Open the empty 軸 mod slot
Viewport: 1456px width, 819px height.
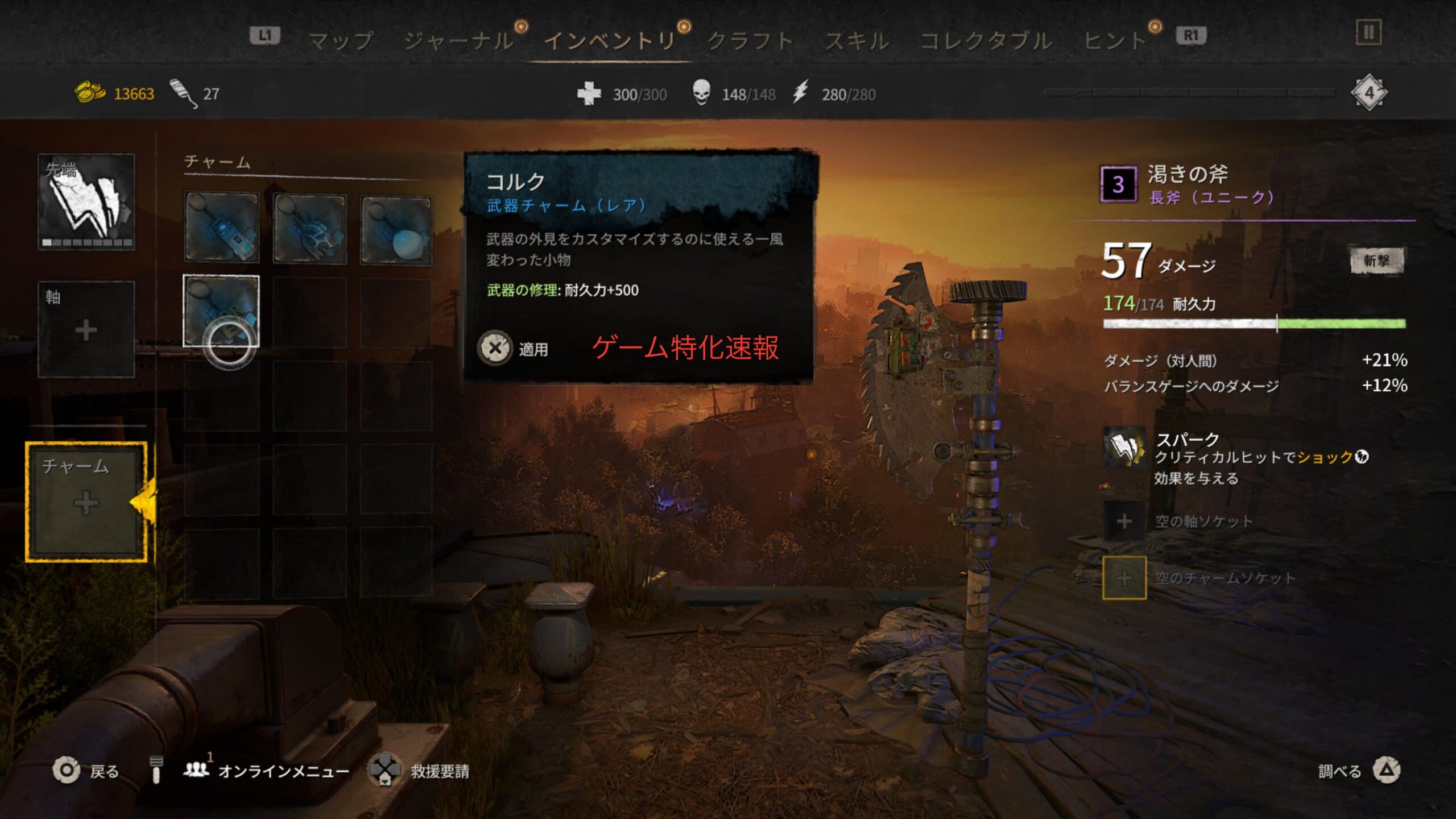click(86, 329)
